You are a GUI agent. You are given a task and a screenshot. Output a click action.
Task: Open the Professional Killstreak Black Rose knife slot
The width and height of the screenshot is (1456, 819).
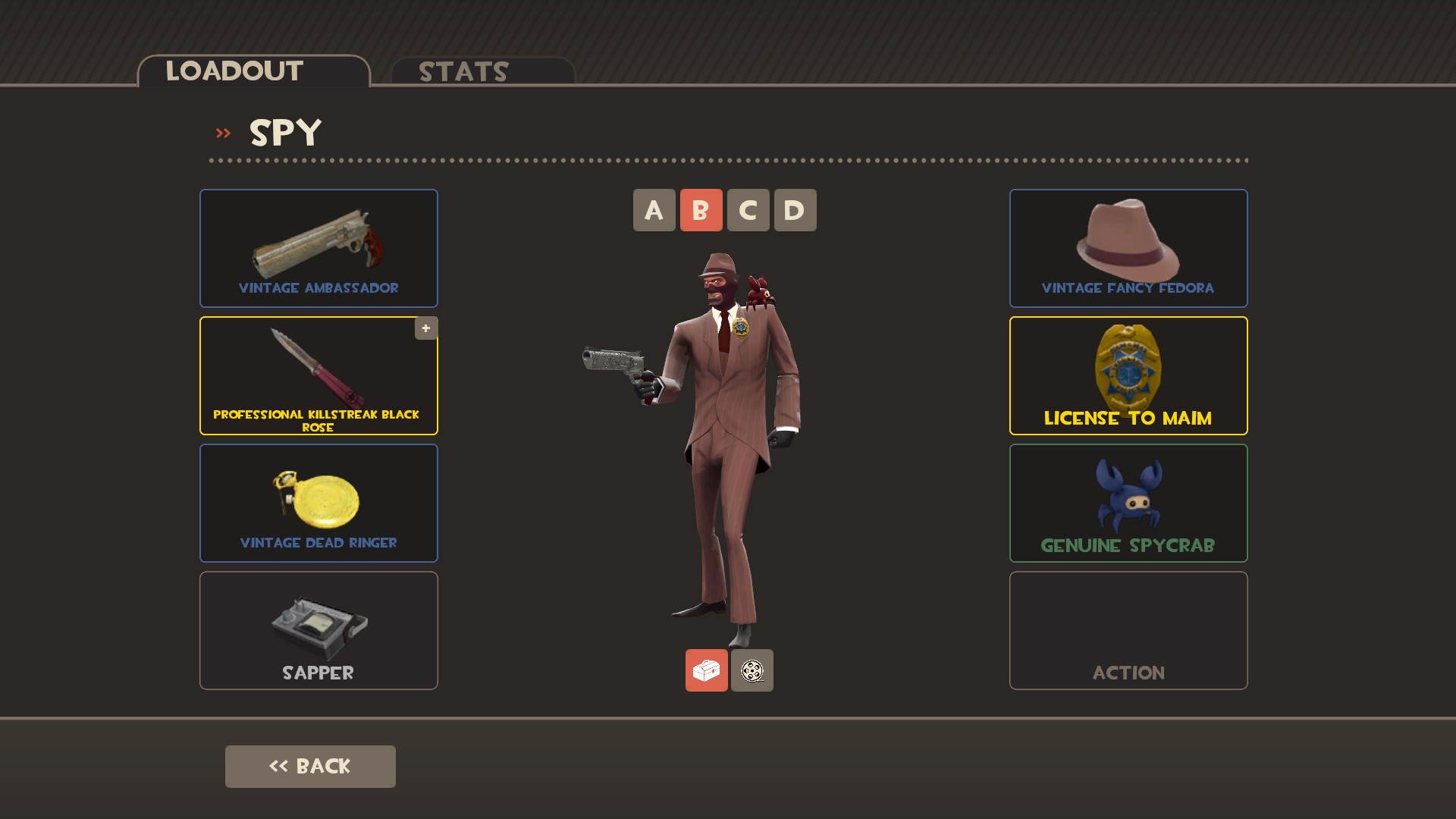coord(318,375)
